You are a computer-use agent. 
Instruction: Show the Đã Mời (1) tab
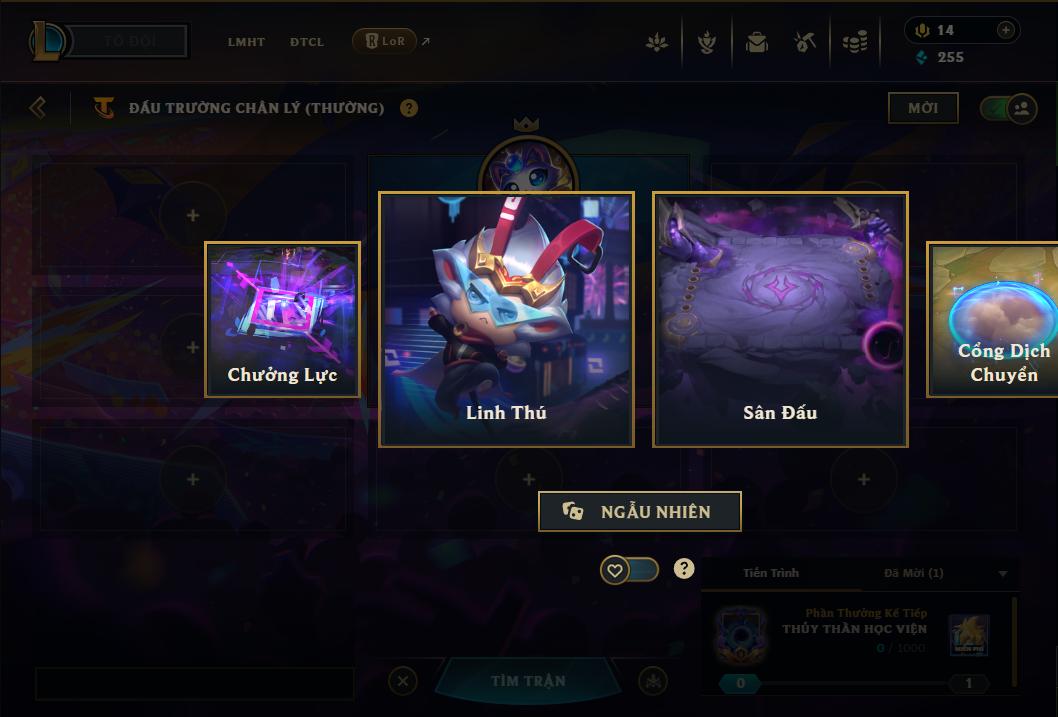point(913,573)
